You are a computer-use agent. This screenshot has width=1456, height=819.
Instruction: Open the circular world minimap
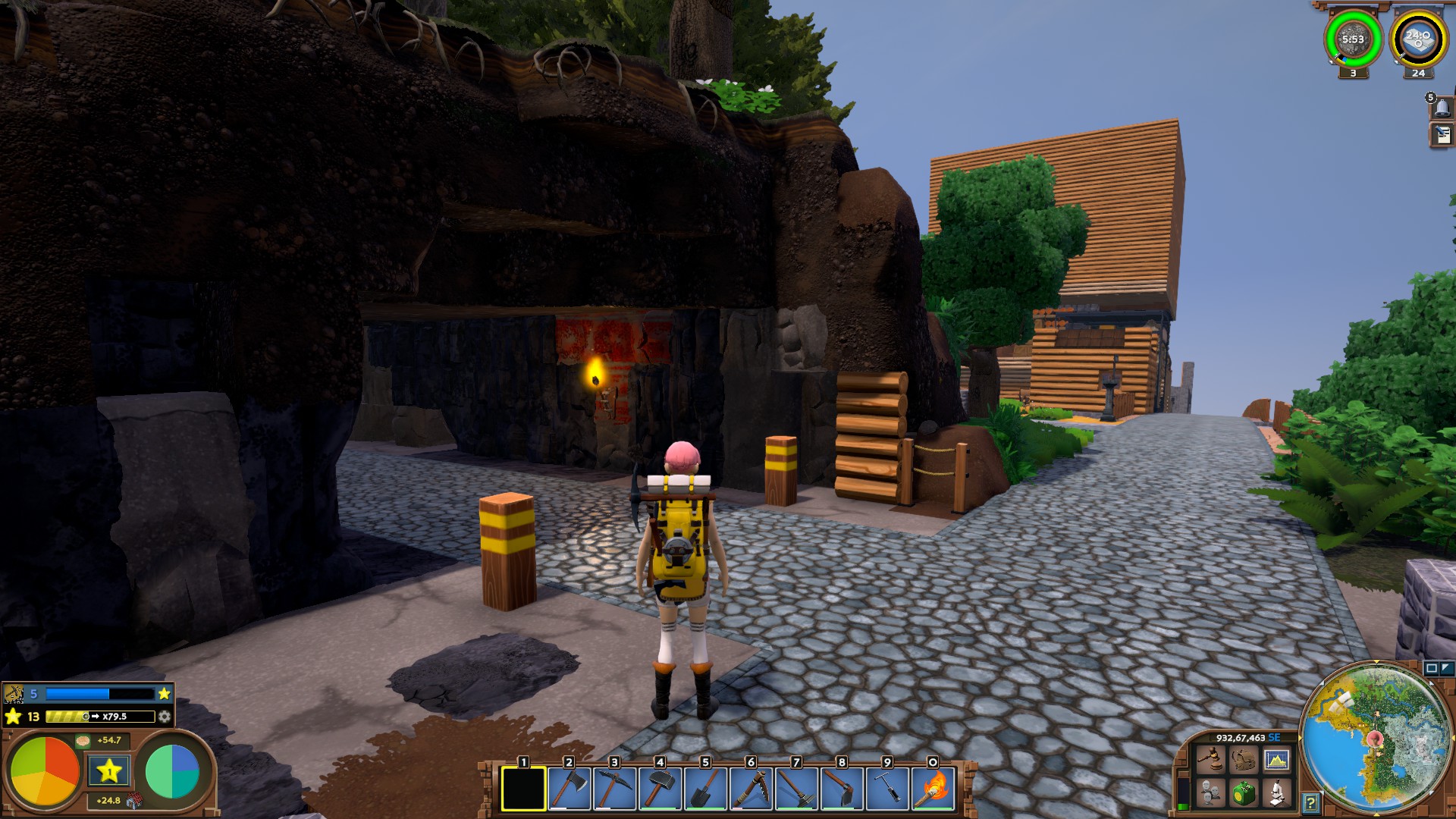tap(1376, 737)
